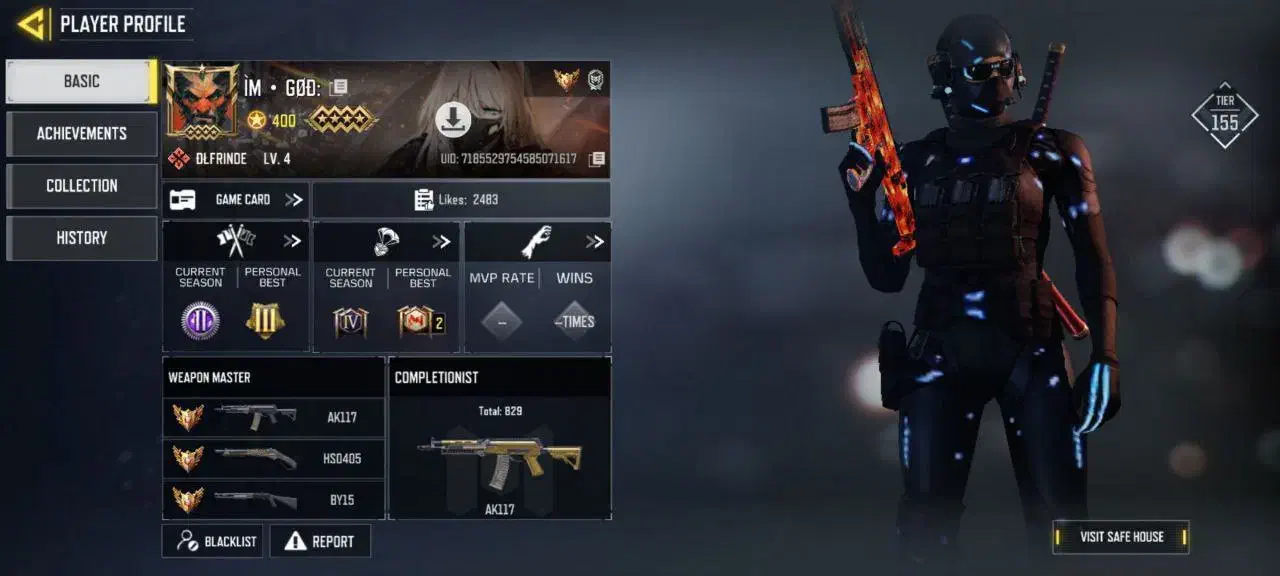This screenshot has height=576, width=1280.
Task: Add this player to the Blacklist
Action: [x=213, y=541]
